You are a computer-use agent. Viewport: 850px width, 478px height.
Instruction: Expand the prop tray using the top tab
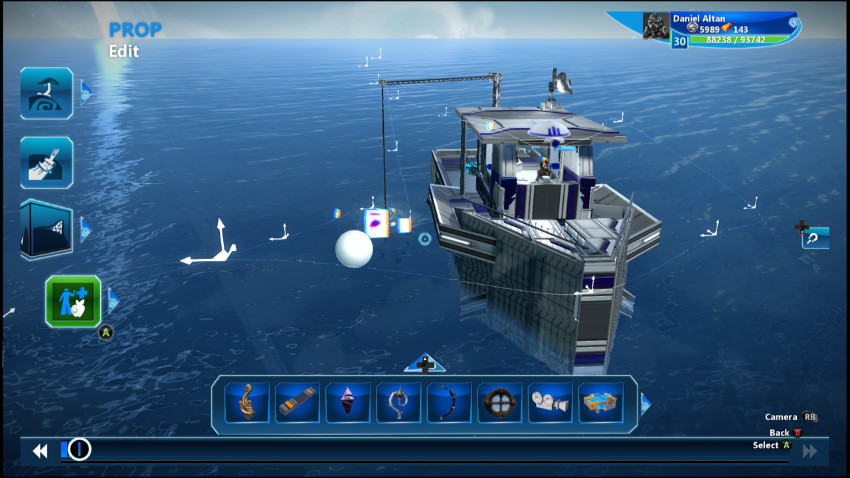[425, 364]
